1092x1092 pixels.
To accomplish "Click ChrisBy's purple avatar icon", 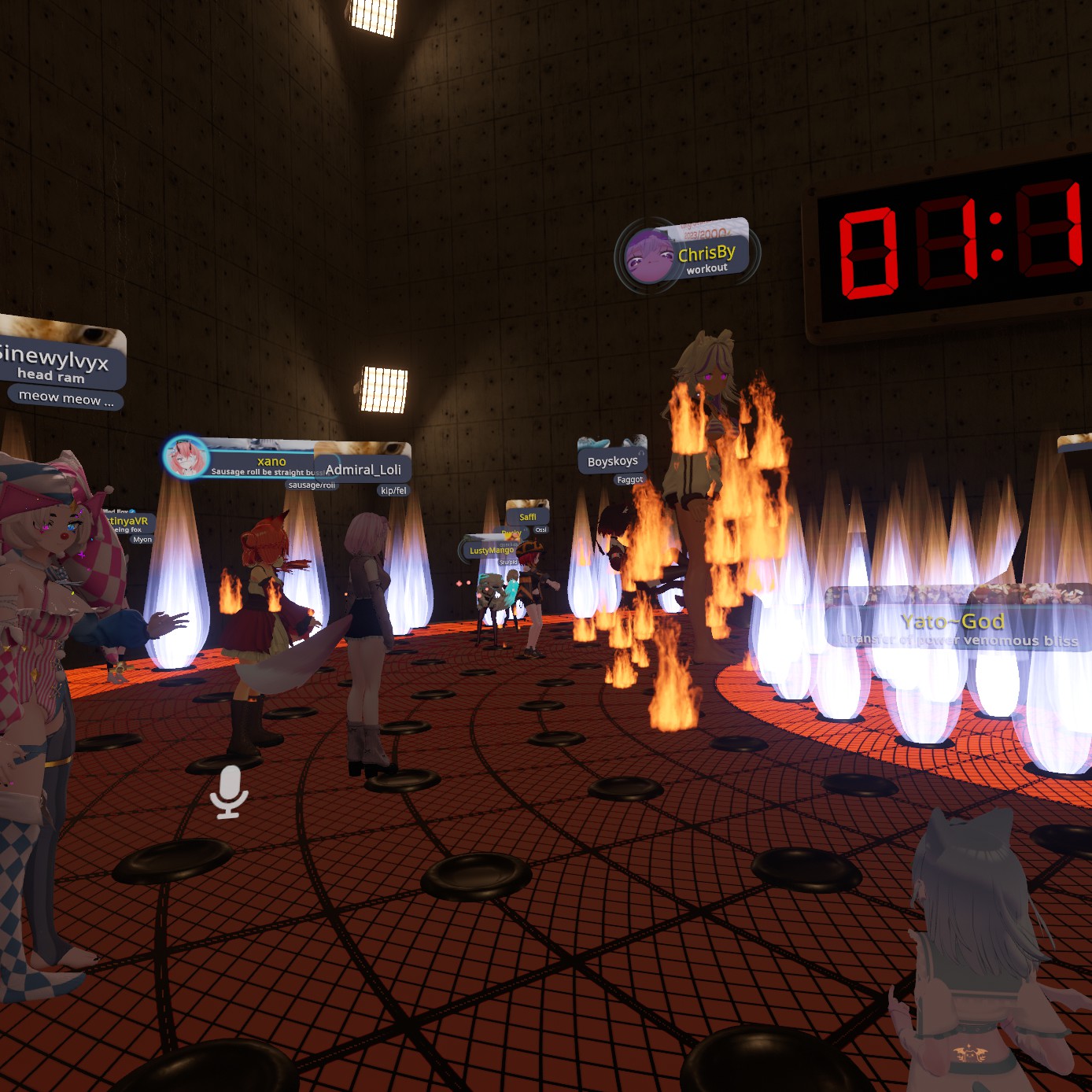I will pyautogui.click(x=648, y=256).
